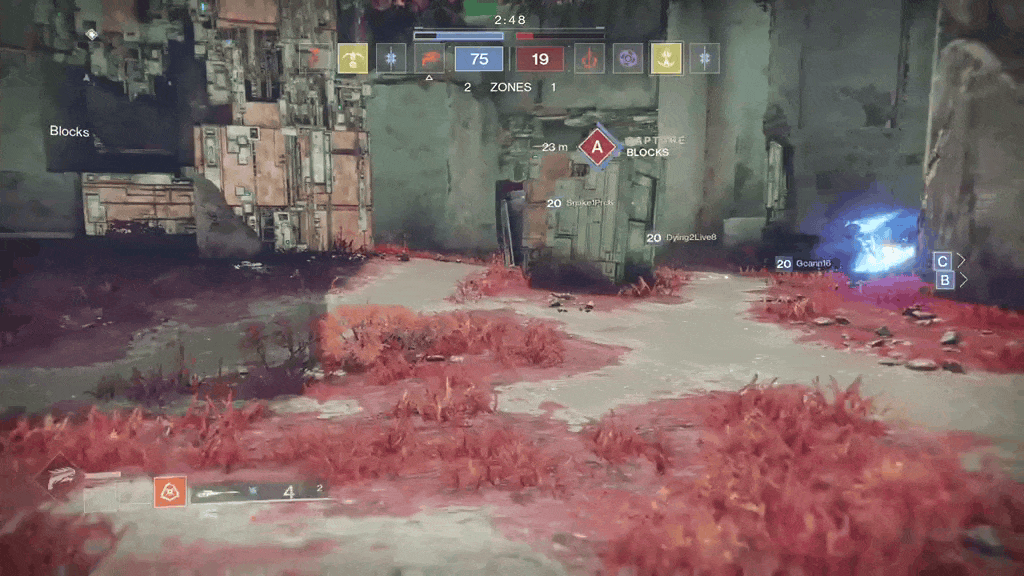Click the zone C edge indicator
Viewport: 1024px width, 576px height.
point(942,260)
